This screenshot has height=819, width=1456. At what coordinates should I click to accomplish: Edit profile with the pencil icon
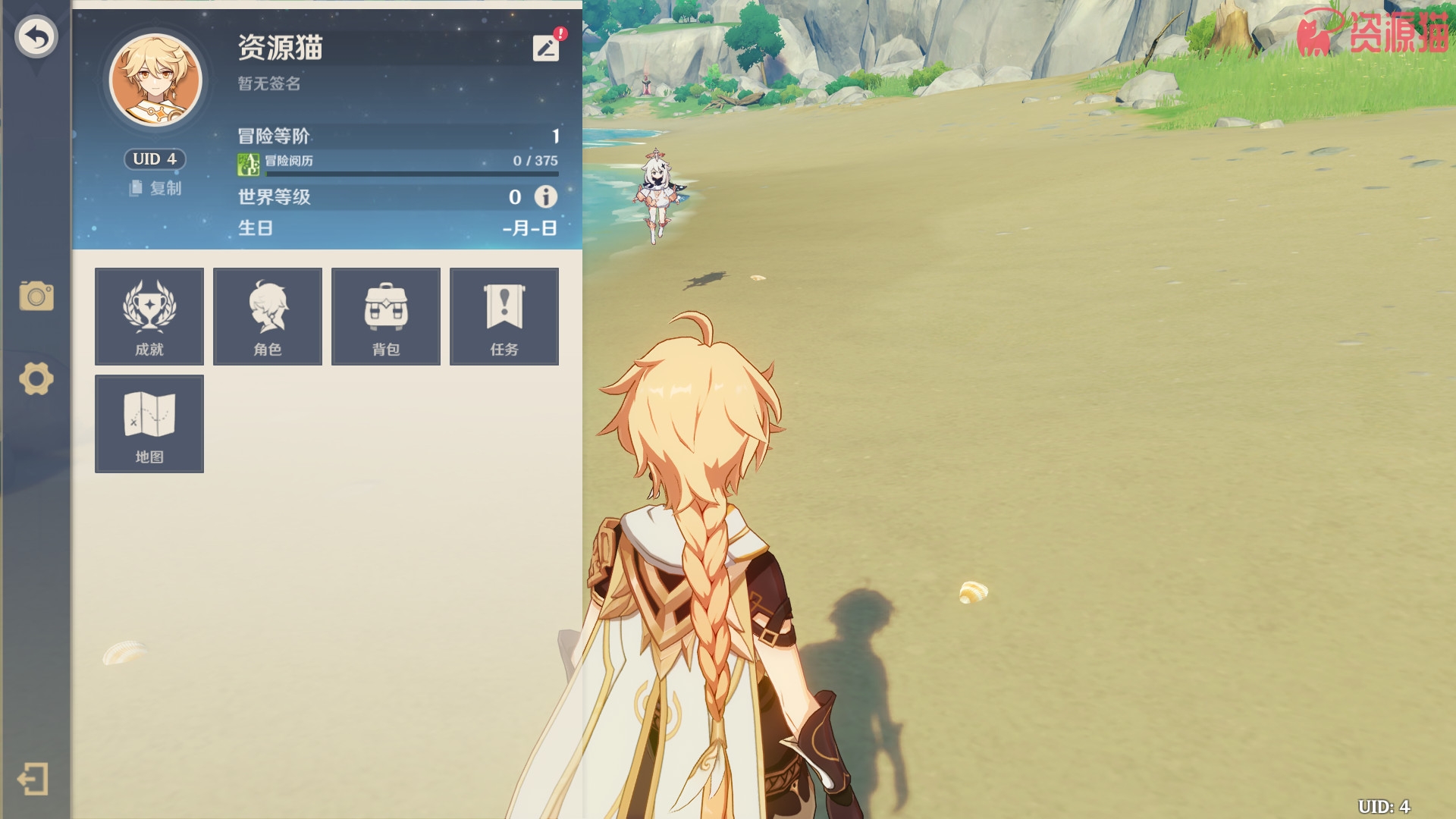tap(546, 49)
